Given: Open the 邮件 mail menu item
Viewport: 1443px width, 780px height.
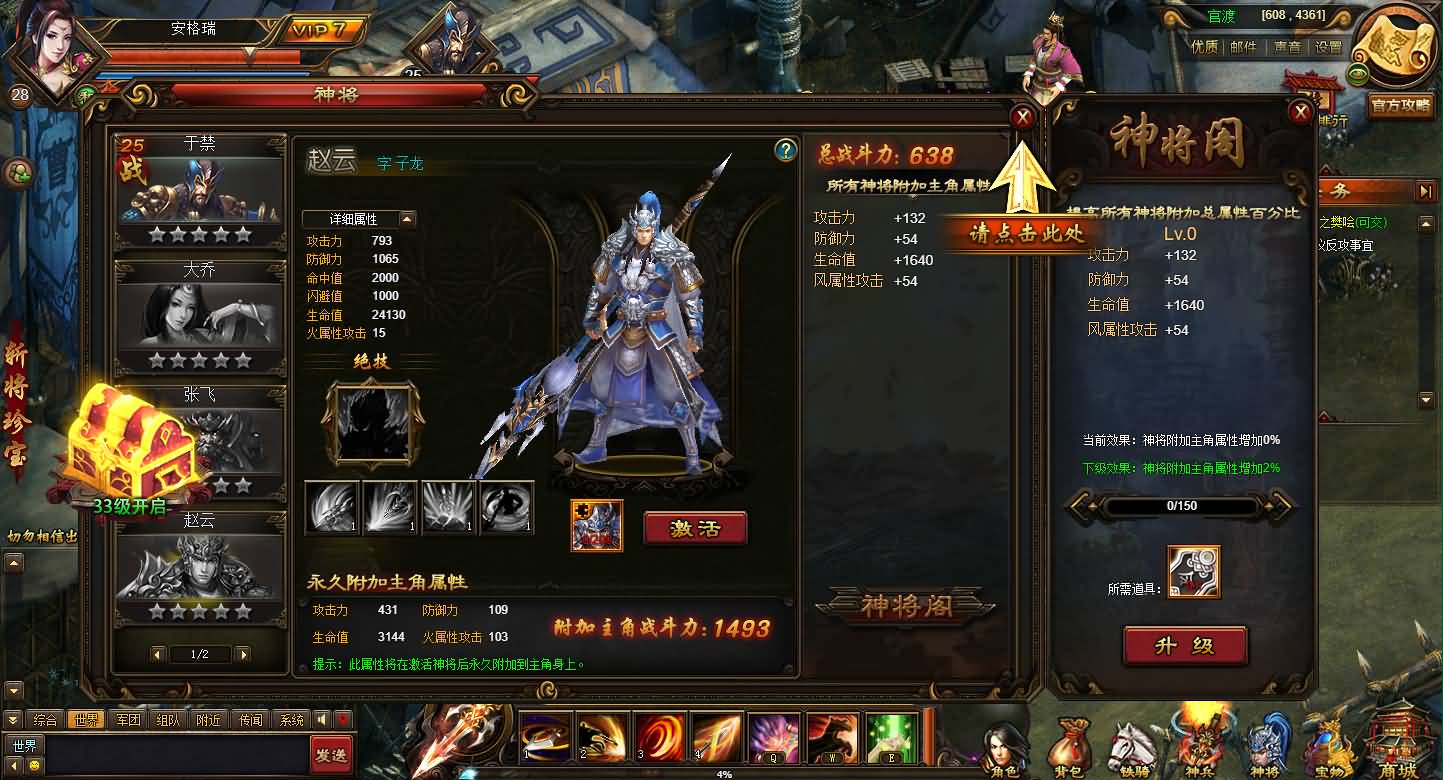Looking at the screenshot, I should 1242,47.
